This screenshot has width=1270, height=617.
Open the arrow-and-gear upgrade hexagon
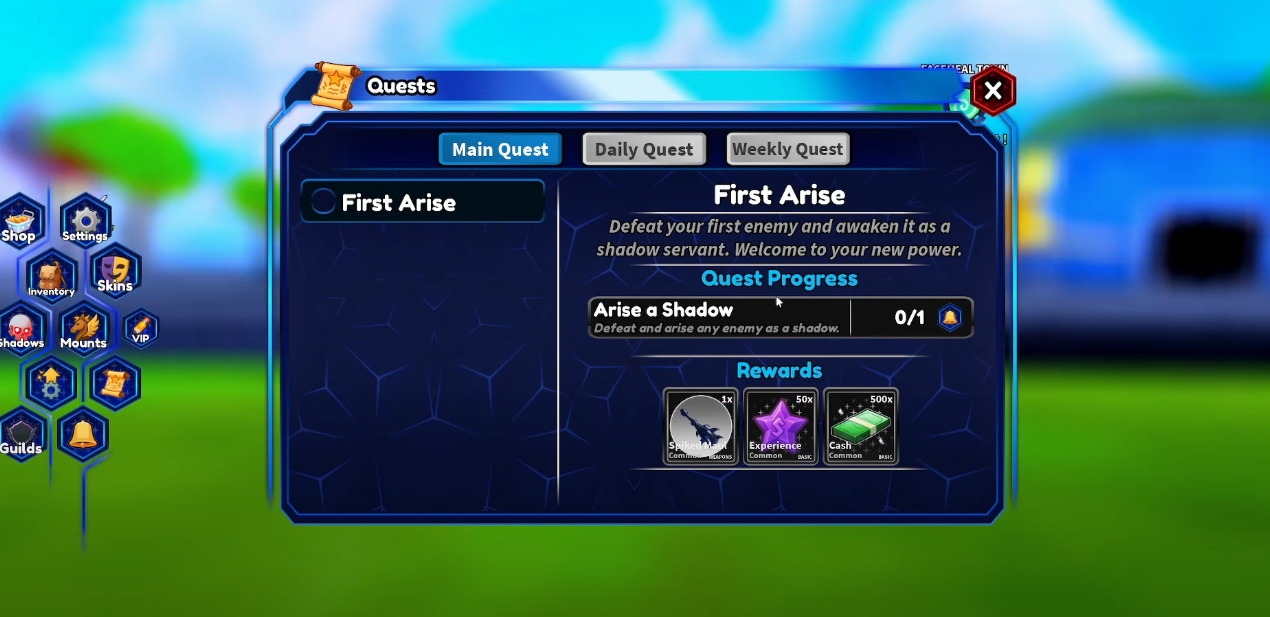51,382
